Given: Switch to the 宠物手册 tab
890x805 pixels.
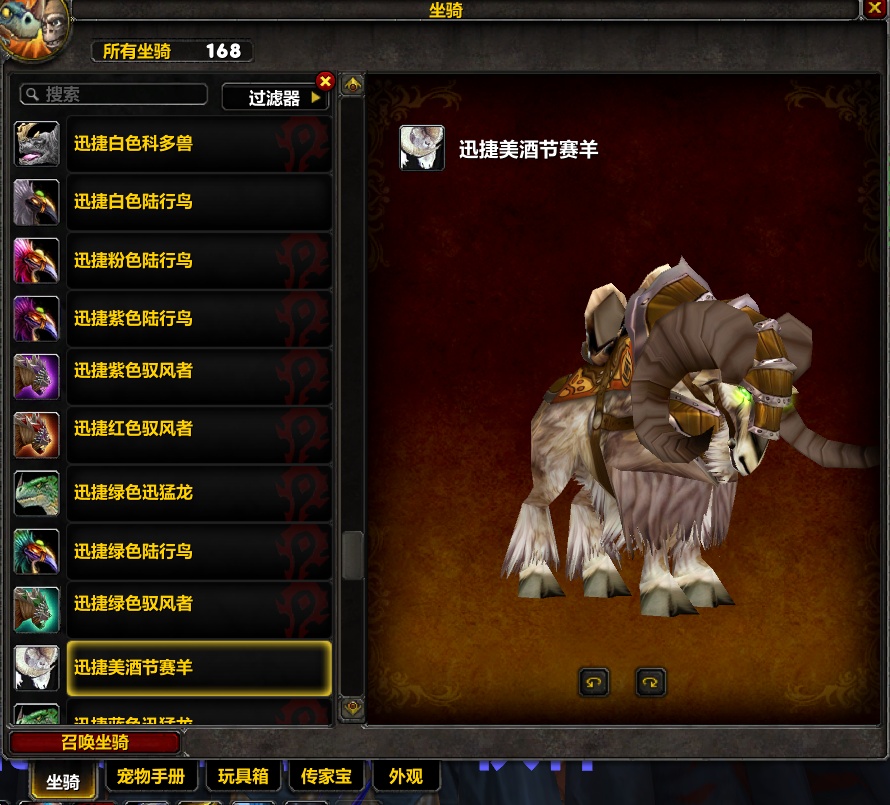Looking at the screenshot, I should [x=151, y=776].
